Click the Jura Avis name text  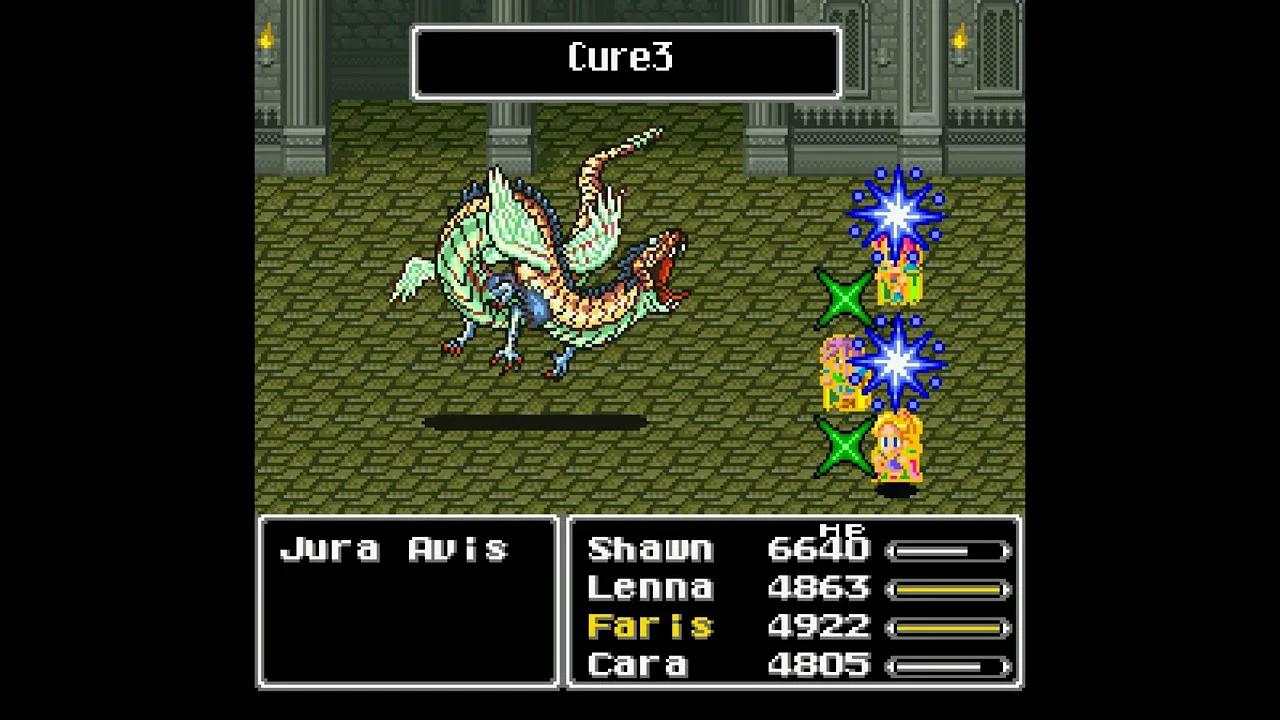tap(397, 548)
